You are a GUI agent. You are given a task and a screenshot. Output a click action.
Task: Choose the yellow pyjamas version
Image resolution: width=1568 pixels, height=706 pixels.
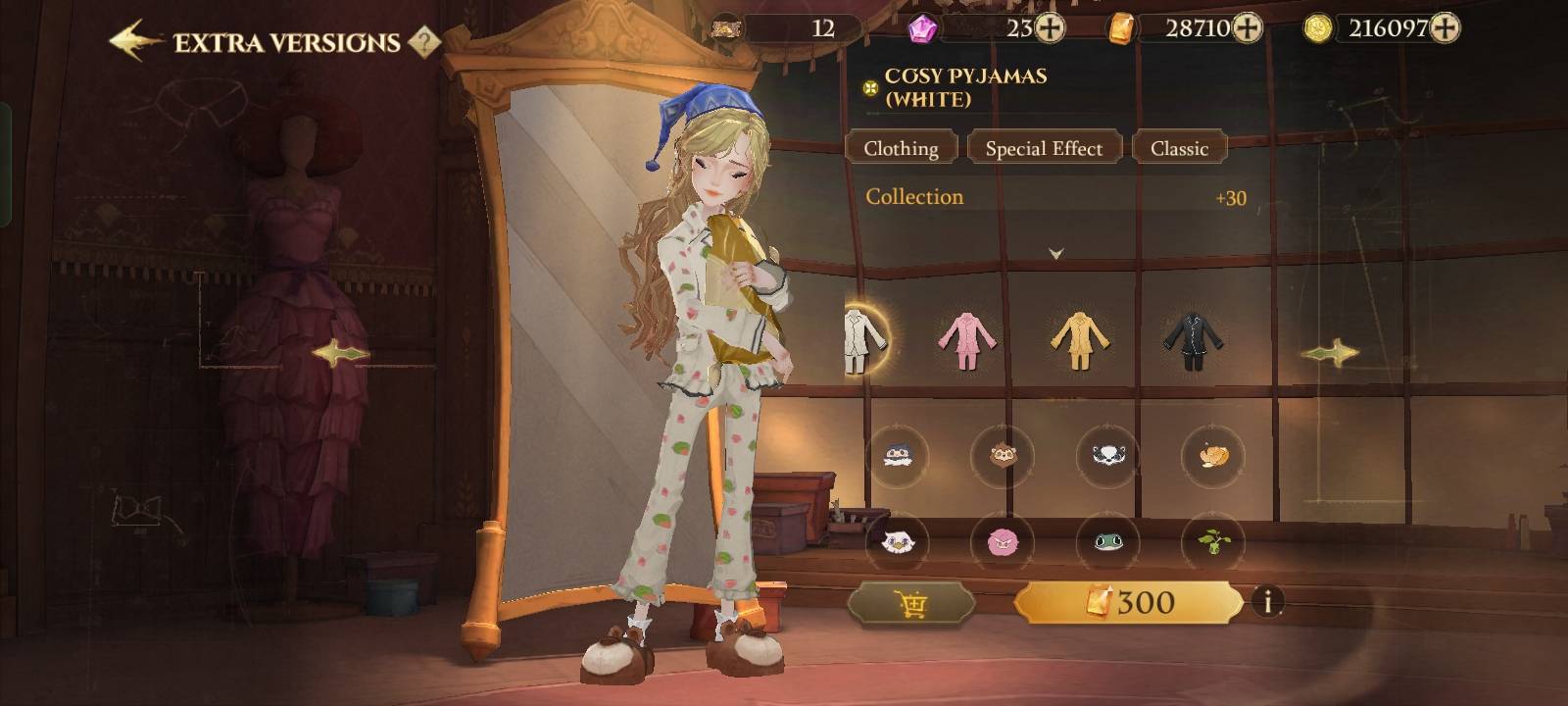(x=1079, y=339)
